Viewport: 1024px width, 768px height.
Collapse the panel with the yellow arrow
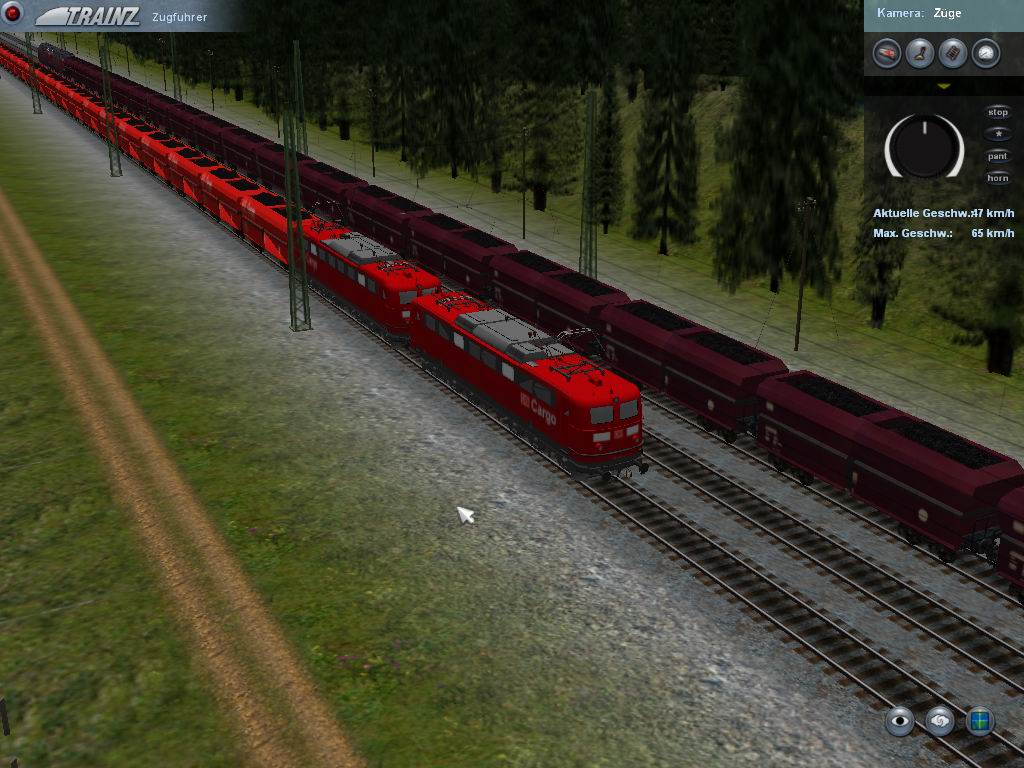tap(943, 87)
